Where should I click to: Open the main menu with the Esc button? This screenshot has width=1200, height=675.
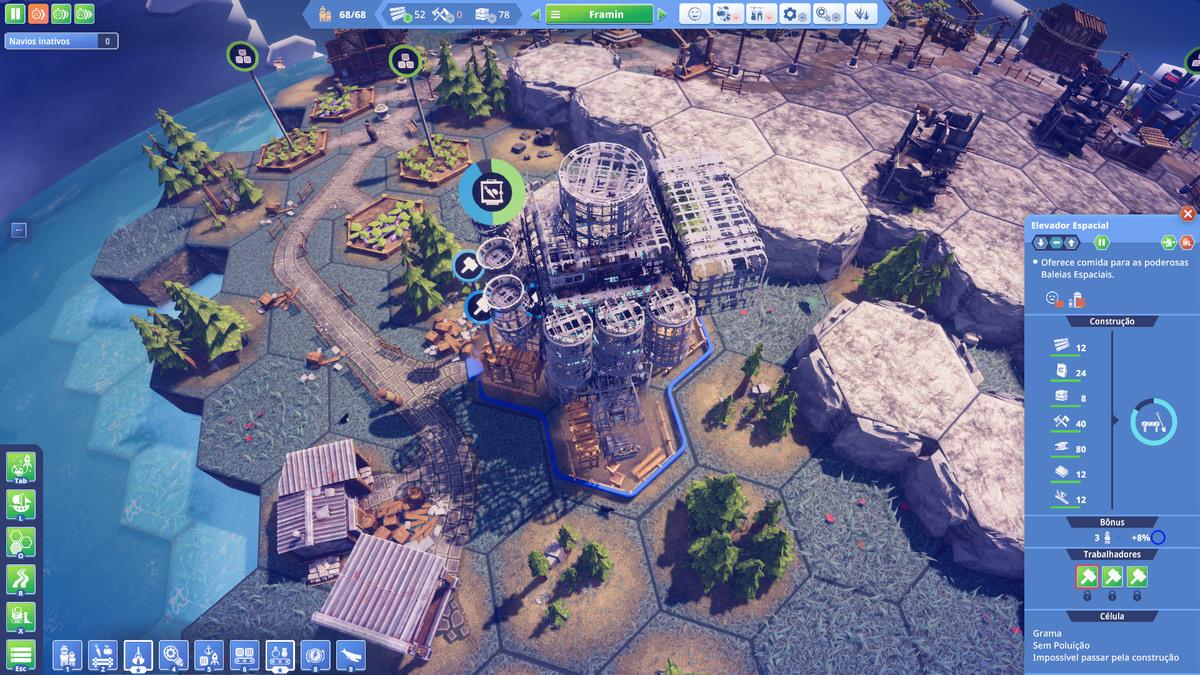(x=21, y=656)
